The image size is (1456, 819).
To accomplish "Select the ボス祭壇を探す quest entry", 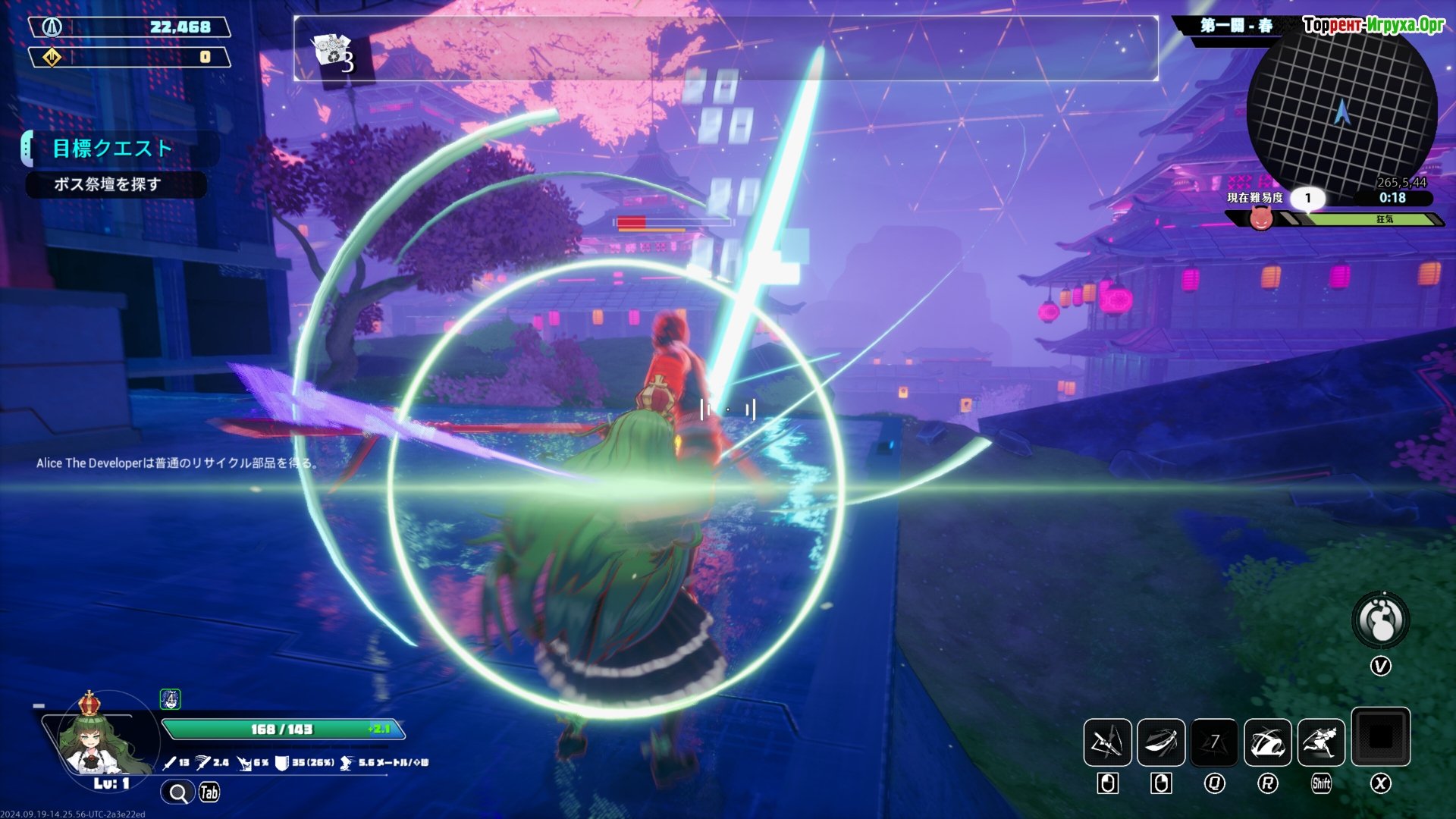I will pos(108,184).
